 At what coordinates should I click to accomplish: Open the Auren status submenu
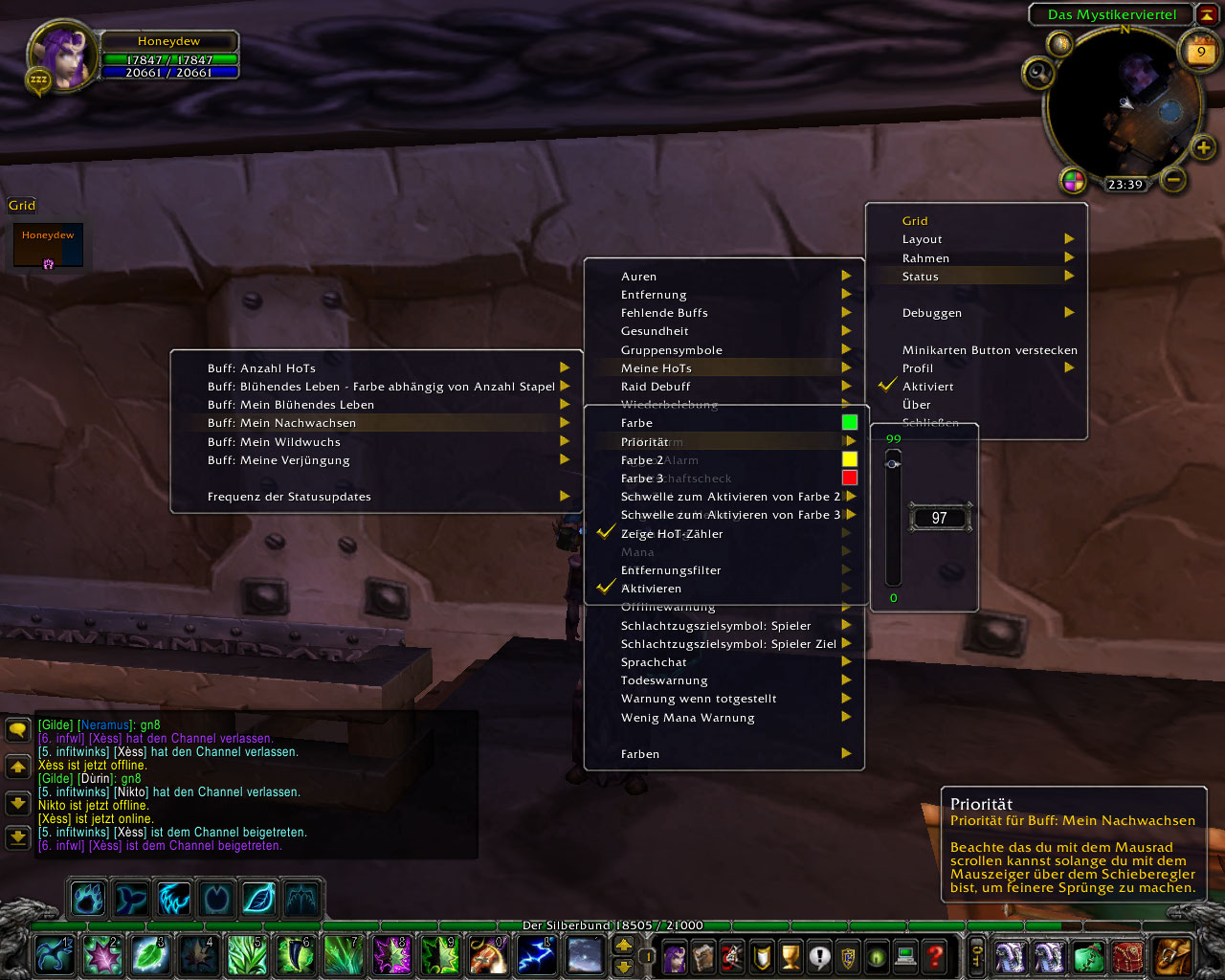point(639,277)
